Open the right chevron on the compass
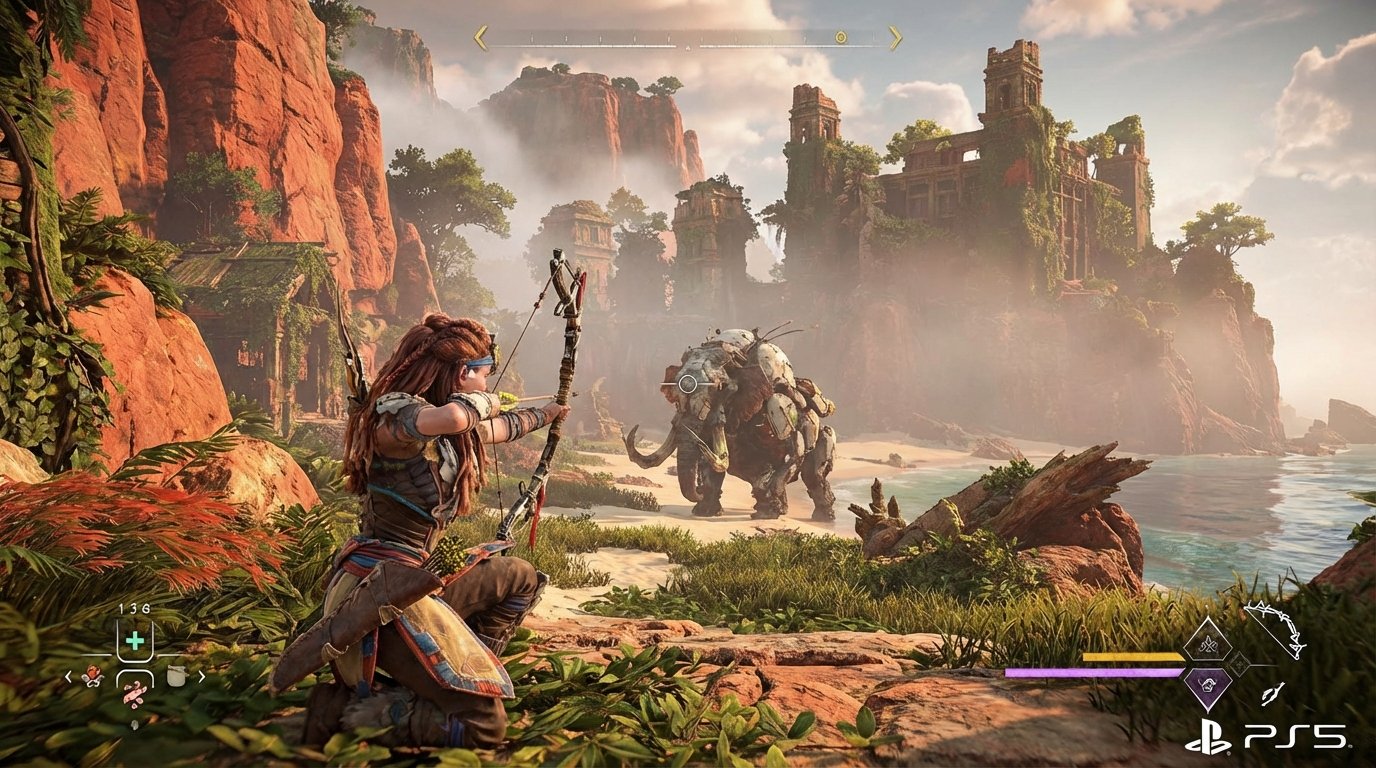 click(x=896, y=37)
